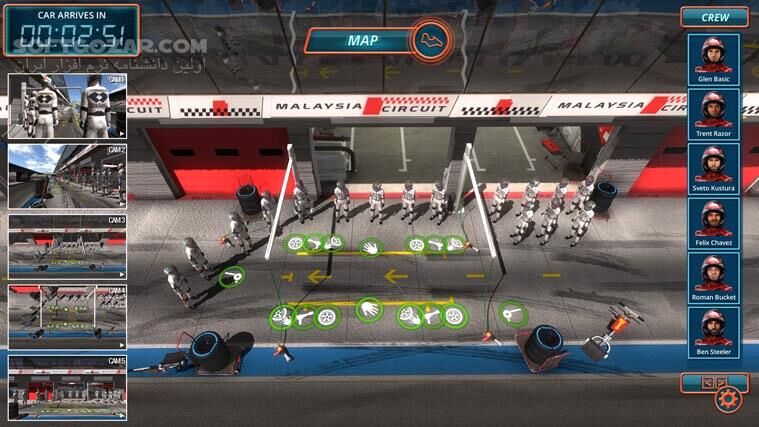The height and width of the screenshot is (427, 759).
Task: Select crew member Trent Razor
Action: tap(714, 114)
